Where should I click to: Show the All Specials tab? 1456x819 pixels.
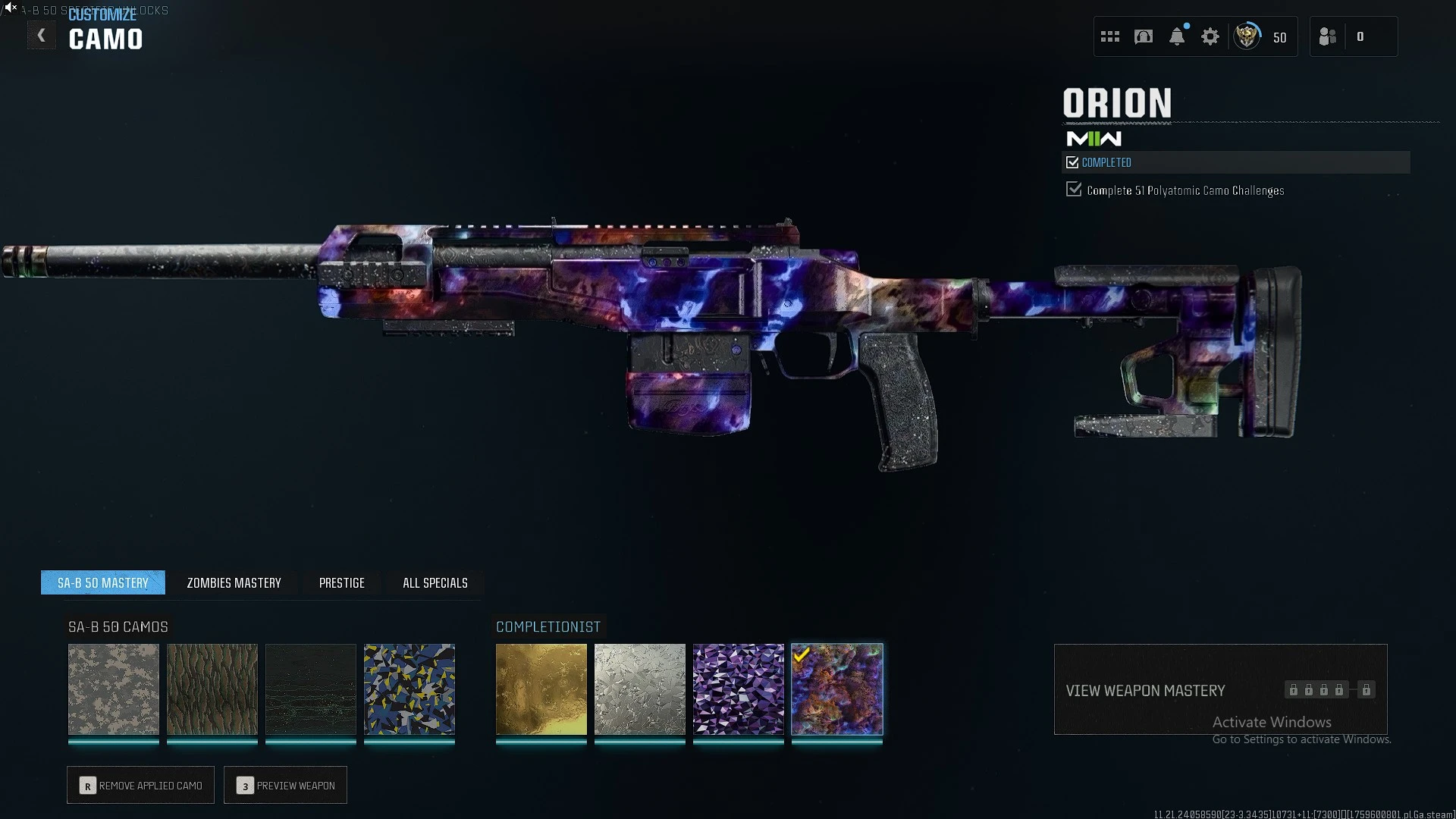tap(435, 583)
